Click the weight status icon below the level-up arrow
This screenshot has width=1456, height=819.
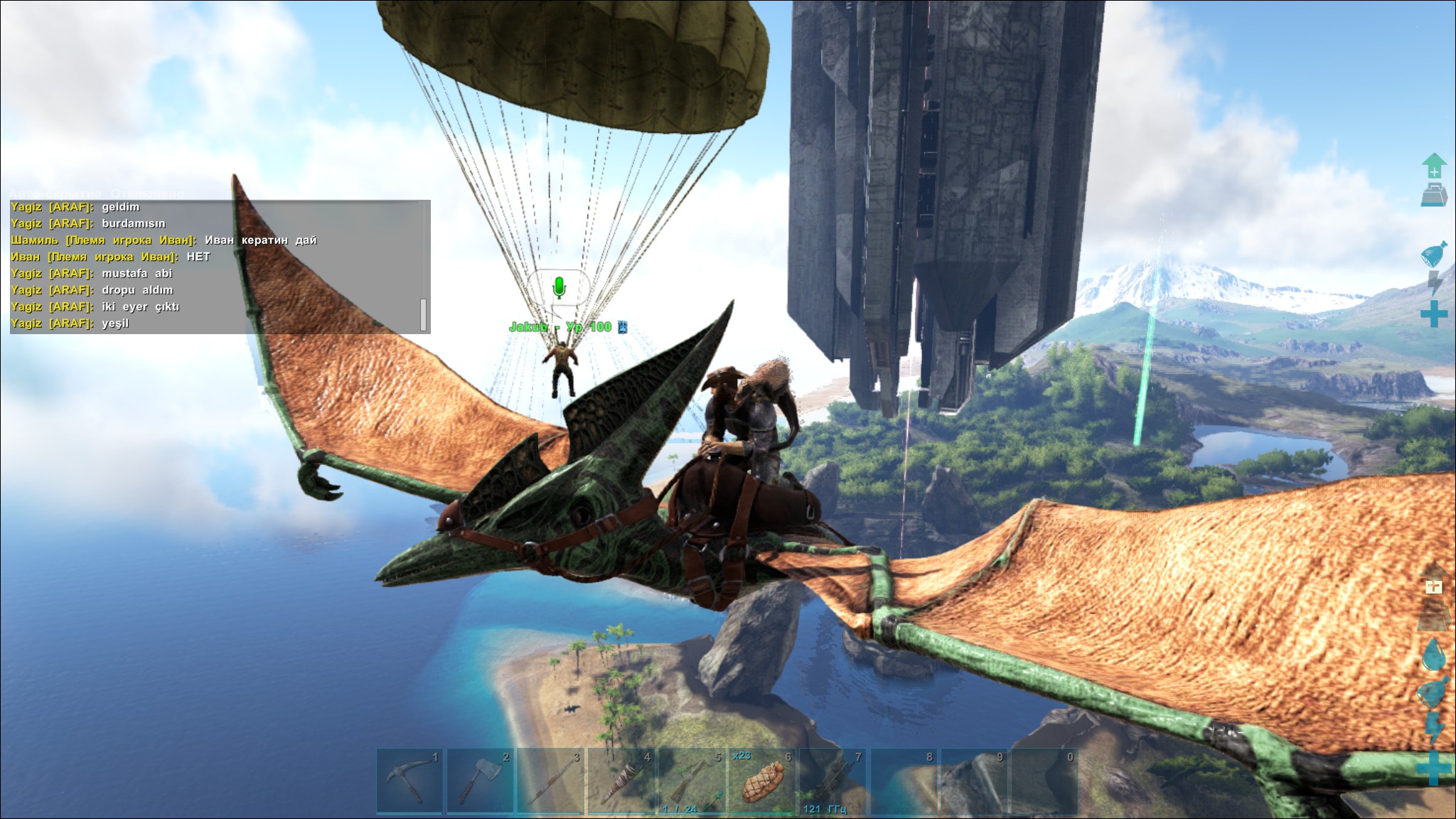(1433, 193)
